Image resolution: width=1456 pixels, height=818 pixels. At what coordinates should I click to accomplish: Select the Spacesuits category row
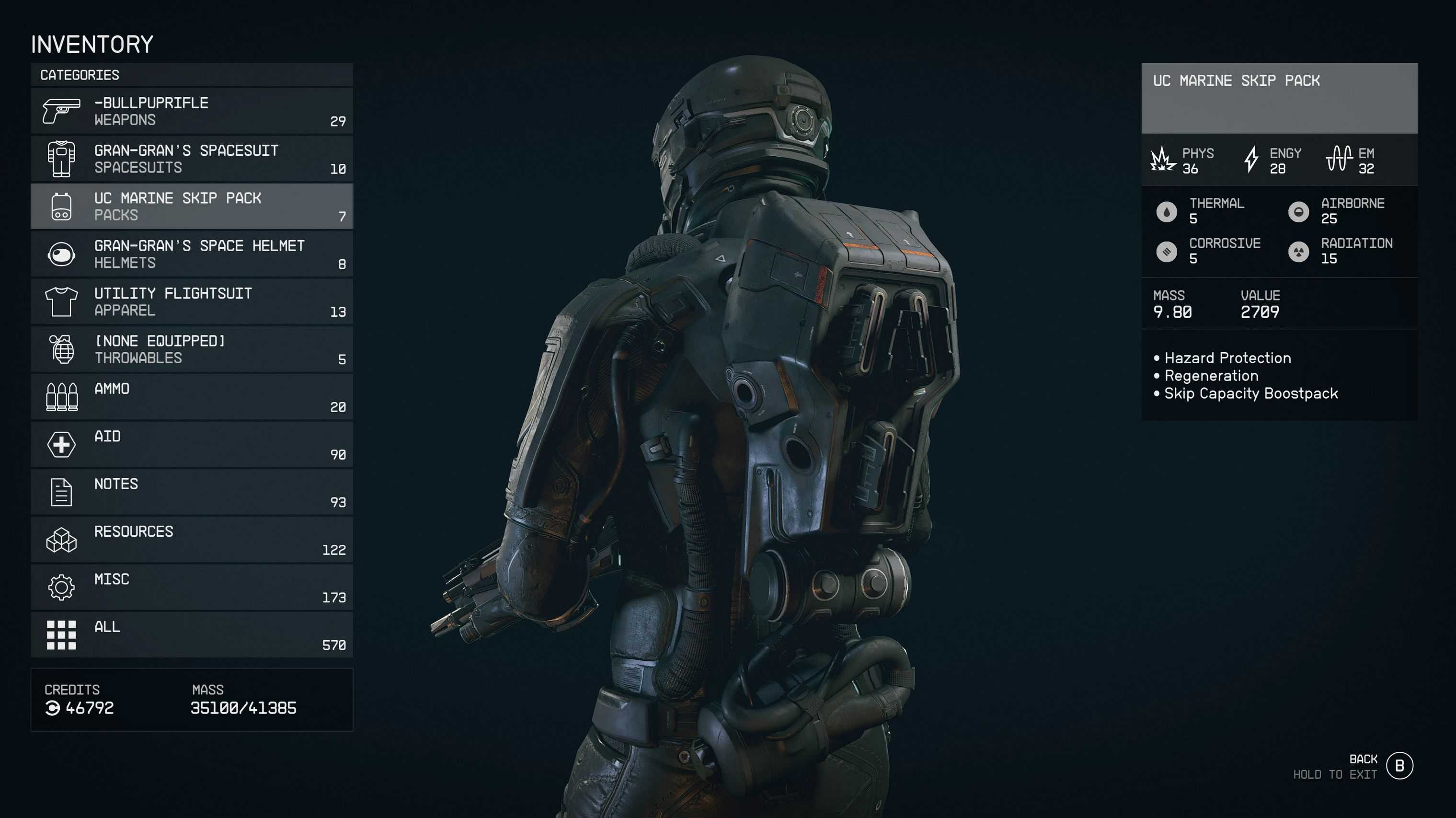(x=192, y=158)
